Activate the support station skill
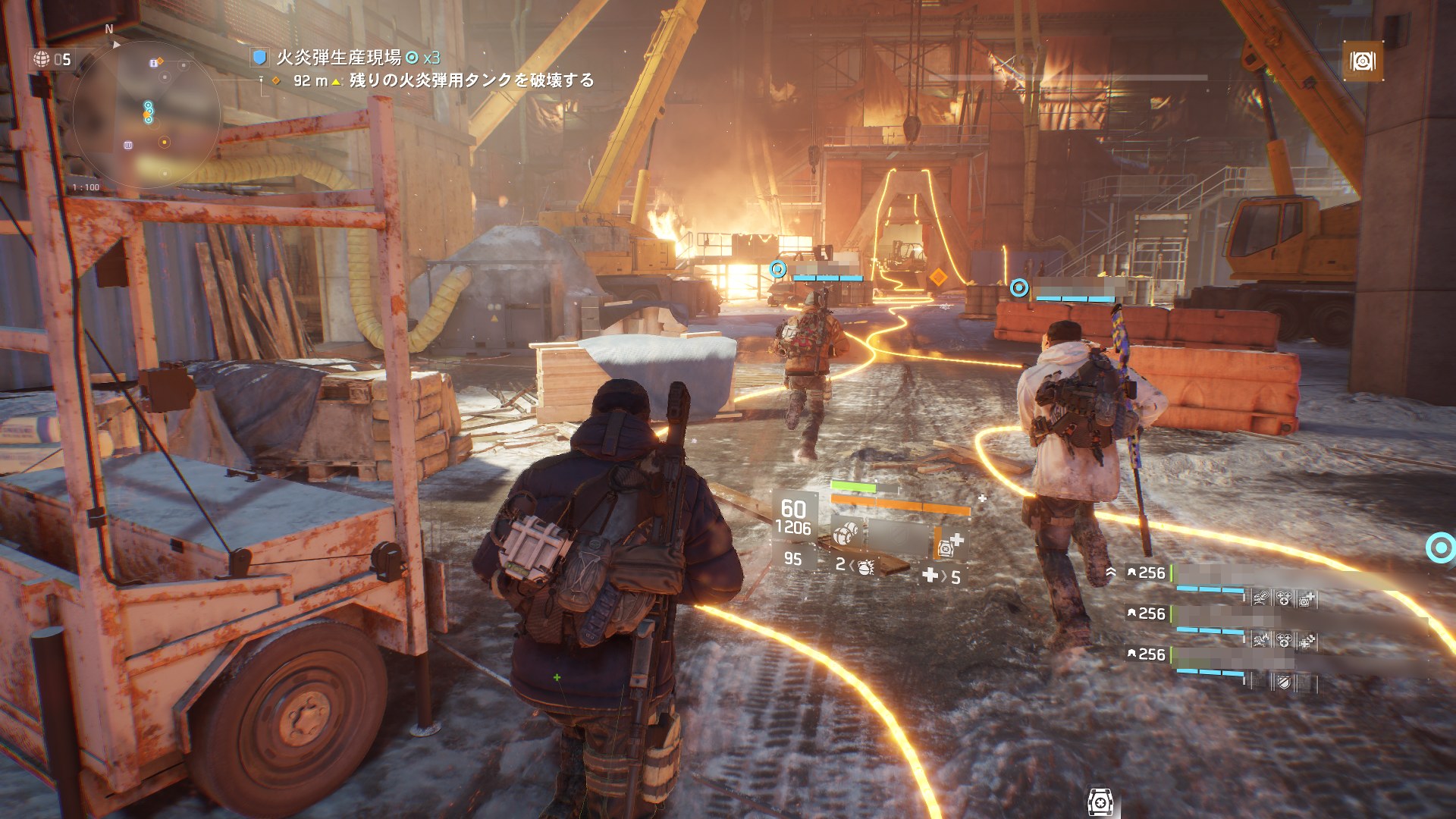Viewport: 1456px width, 819px height. pyautogui.click(x=949, y=544)
